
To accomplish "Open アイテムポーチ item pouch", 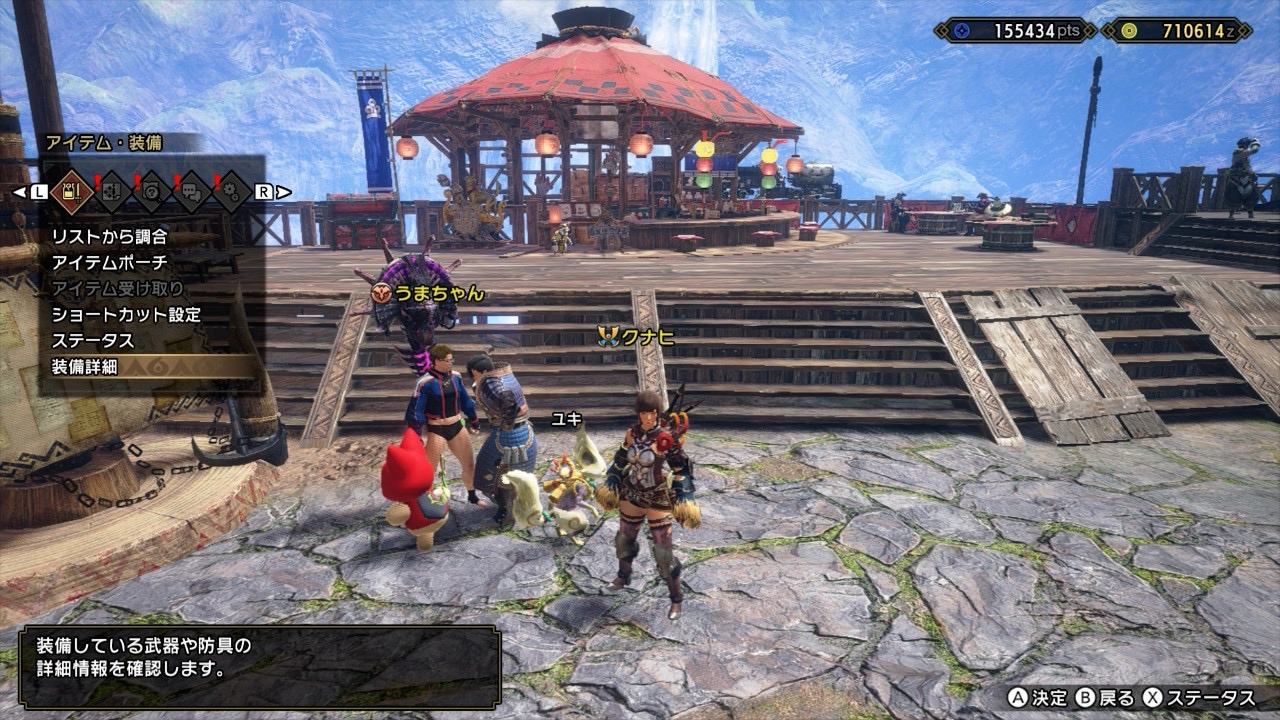I will coord(110,263).
